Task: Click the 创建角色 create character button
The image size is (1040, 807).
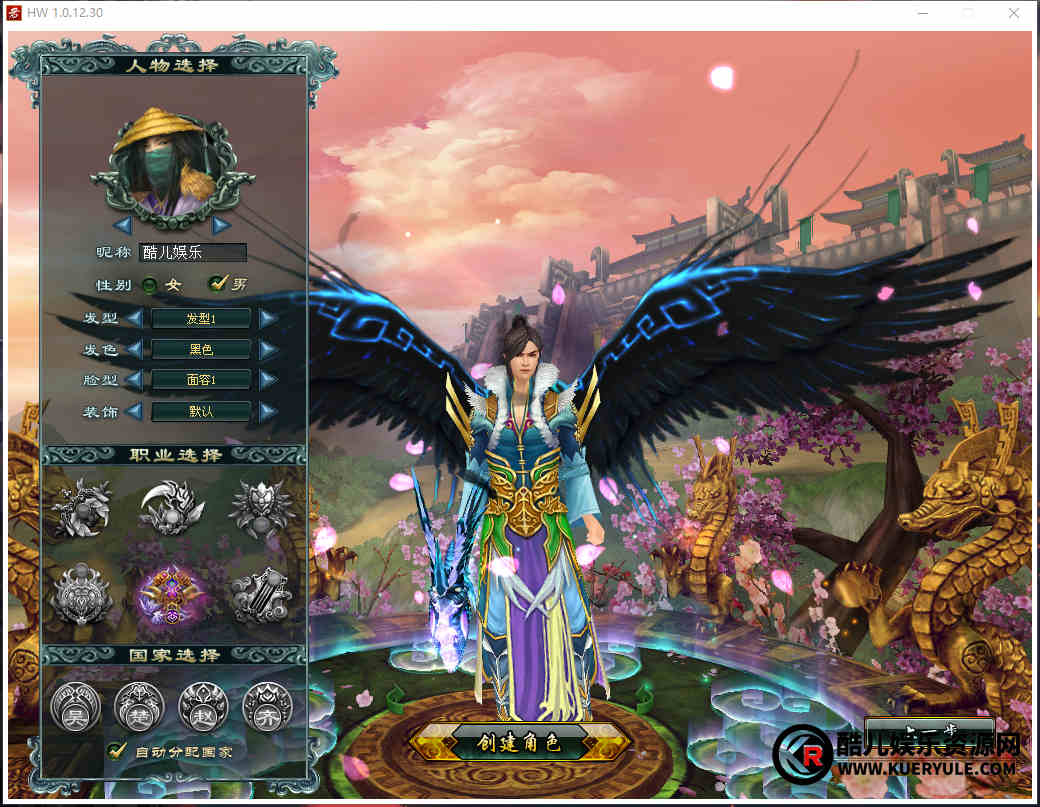Action: click(518, 742)
